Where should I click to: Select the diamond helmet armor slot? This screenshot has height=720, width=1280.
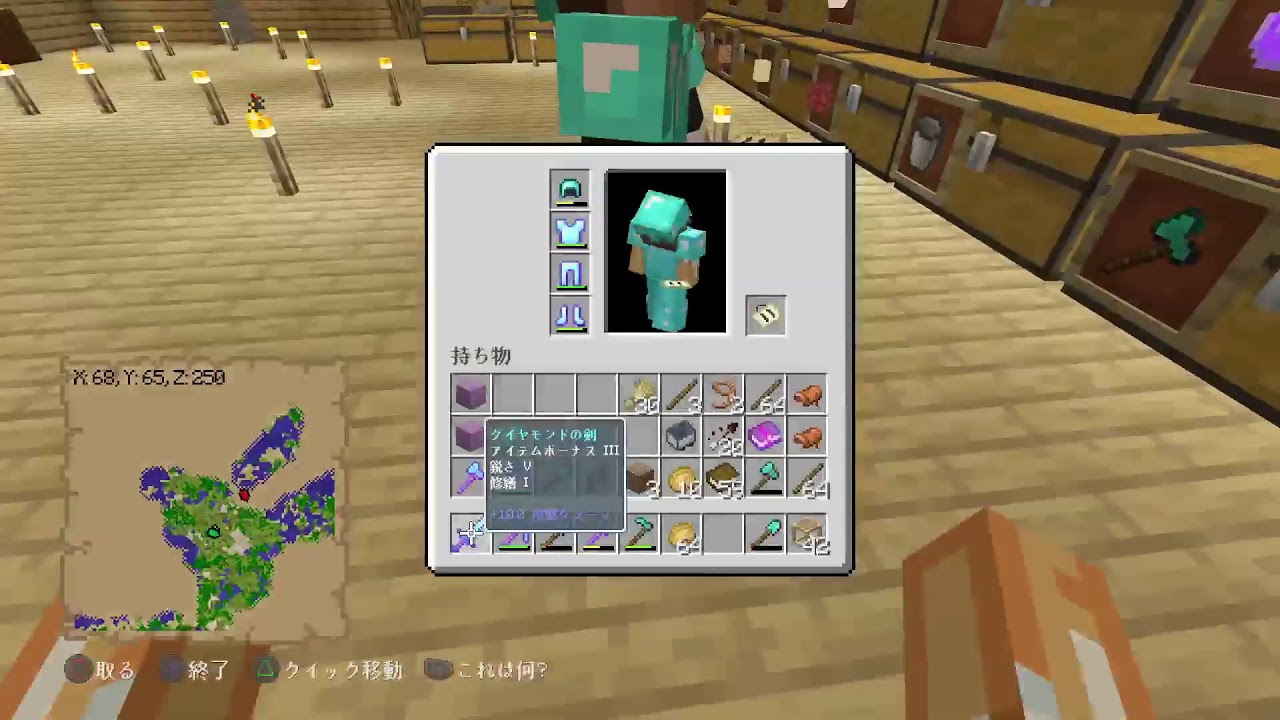pyautogui.click(x=570, y=188)
